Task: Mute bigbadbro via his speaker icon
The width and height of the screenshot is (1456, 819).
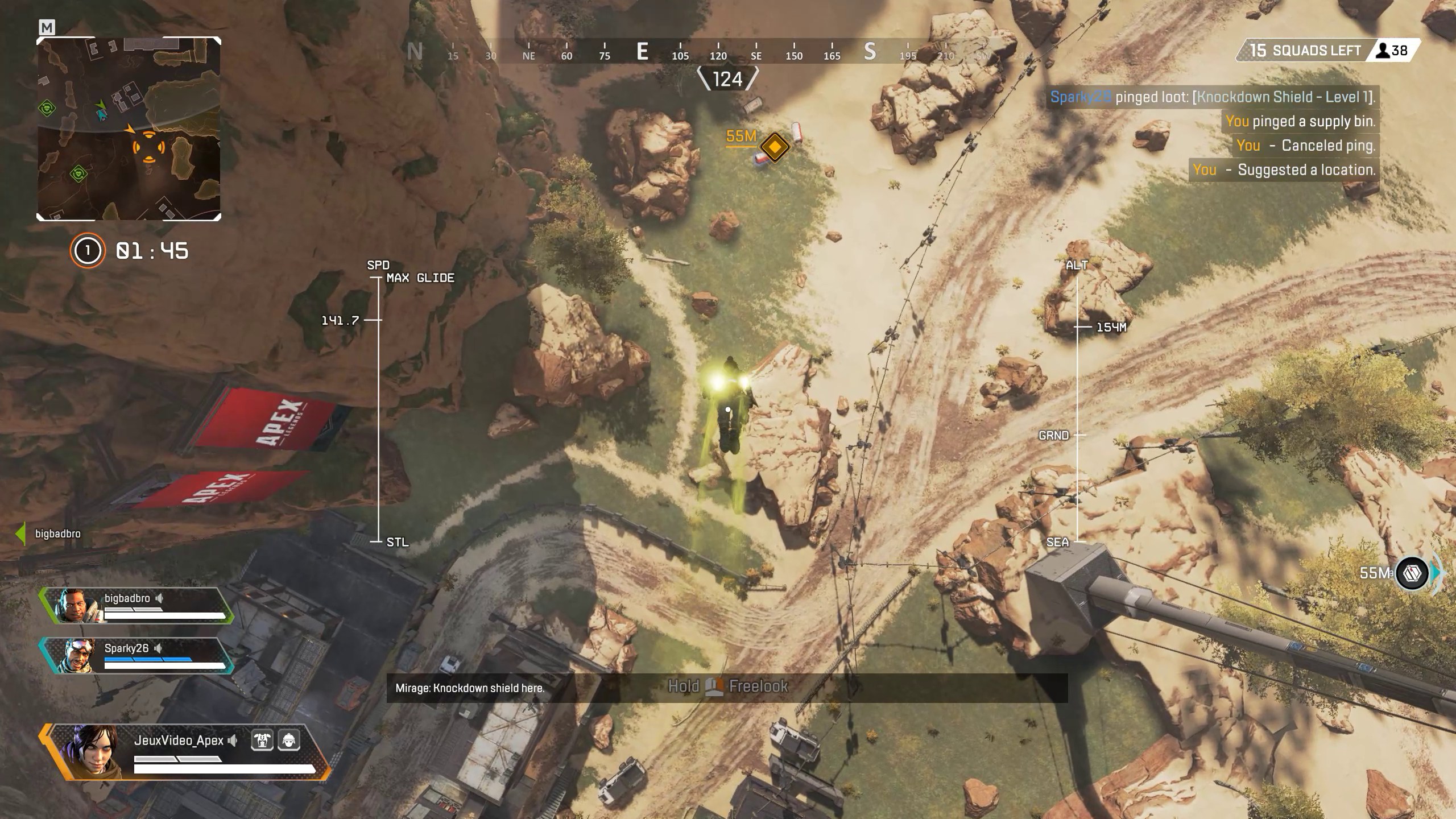Action: (159, 598)
